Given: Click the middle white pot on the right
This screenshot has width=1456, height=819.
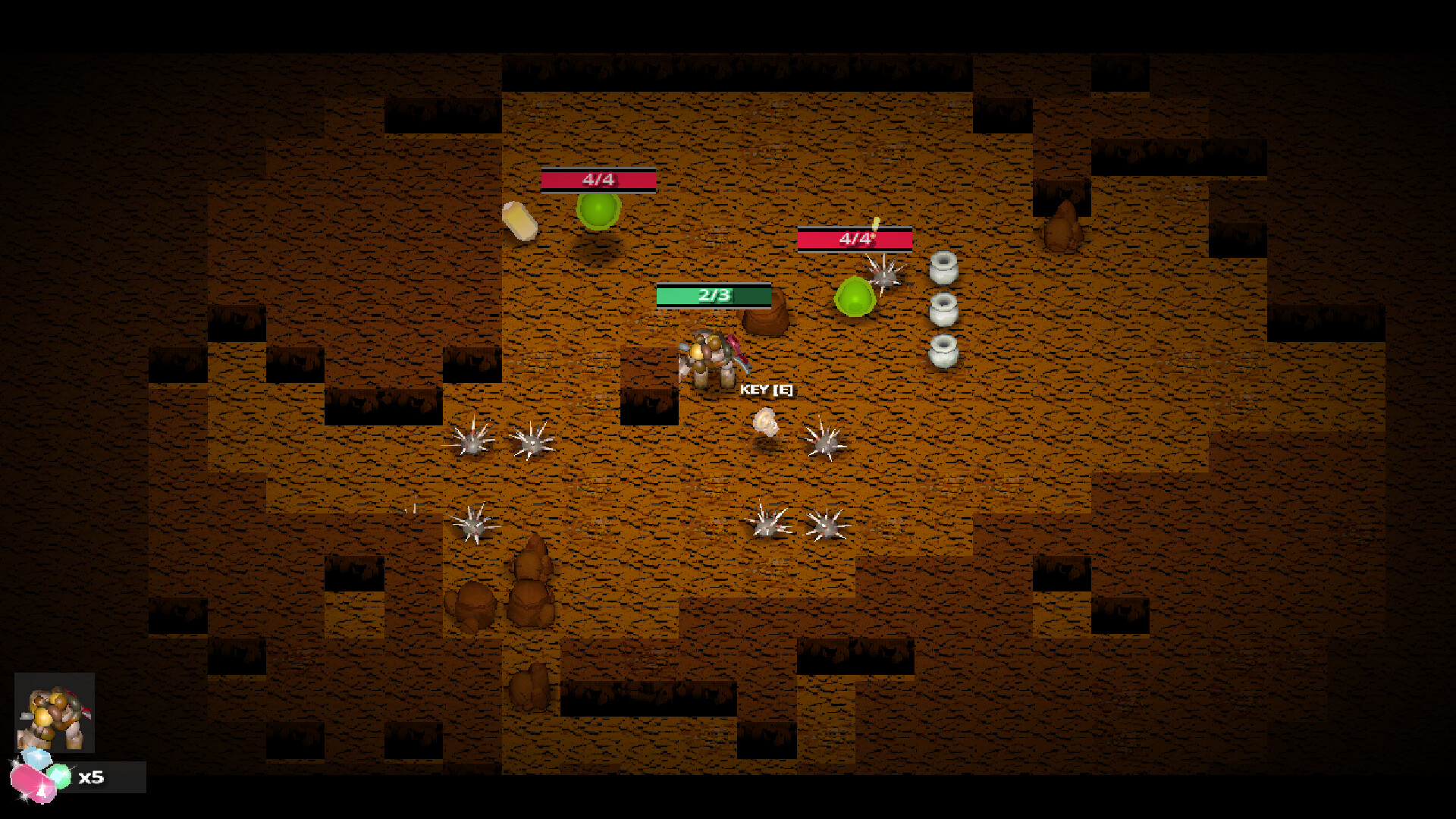Looking at the screenshot, I should pos(943,309).
